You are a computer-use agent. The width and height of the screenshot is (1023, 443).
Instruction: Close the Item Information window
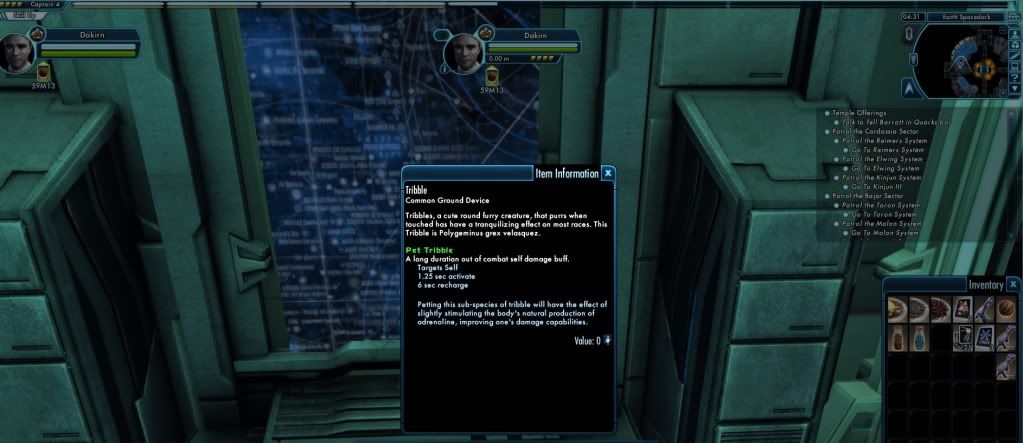click(608, 173)
